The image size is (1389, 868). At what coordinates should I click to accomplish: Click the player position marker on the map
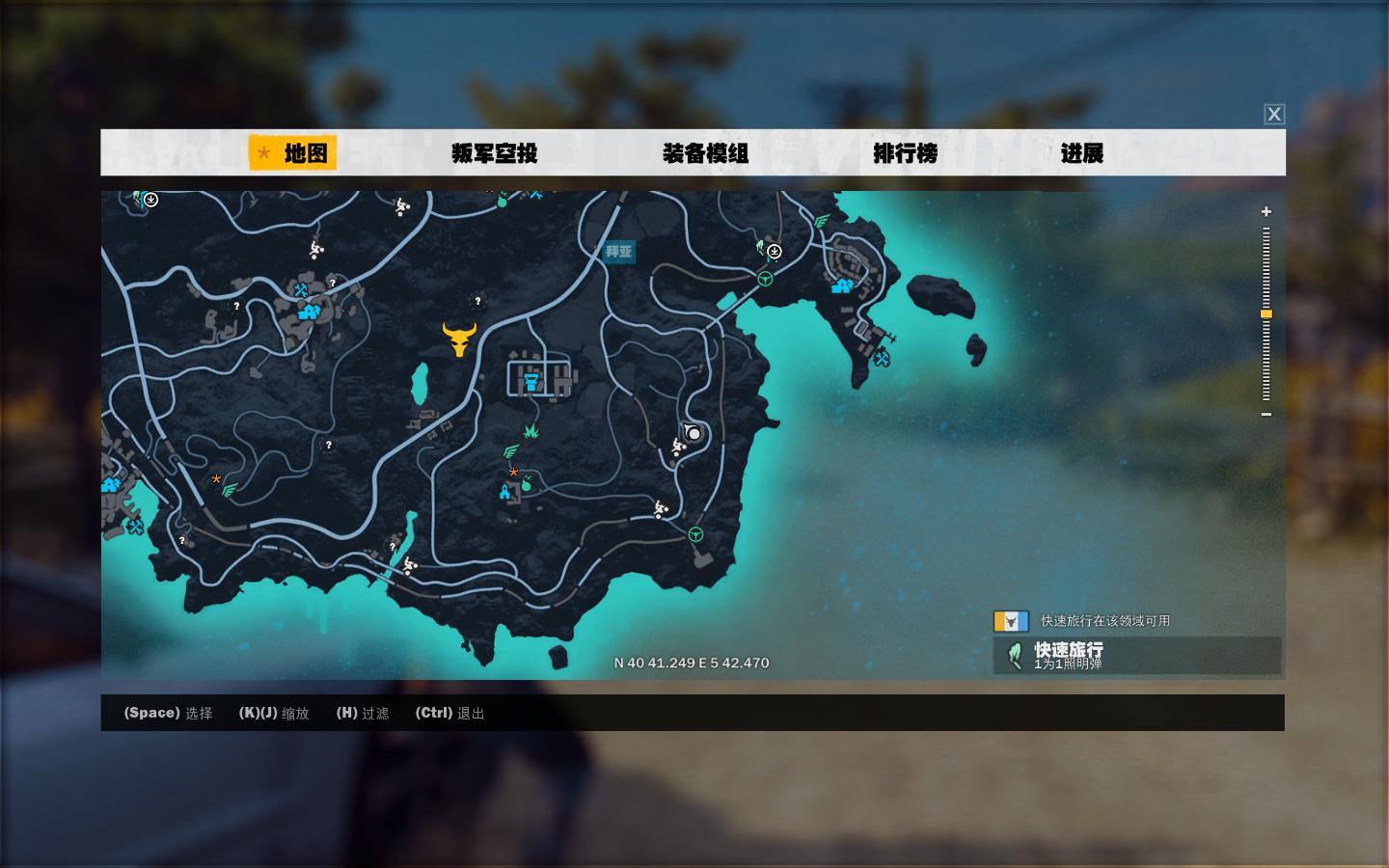[x=693, y=433]
